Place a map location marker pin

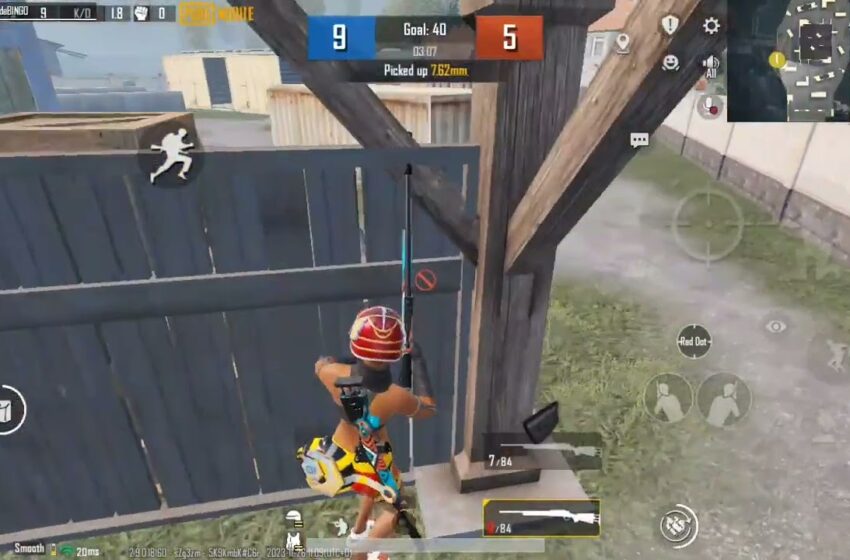click(623, 43)
